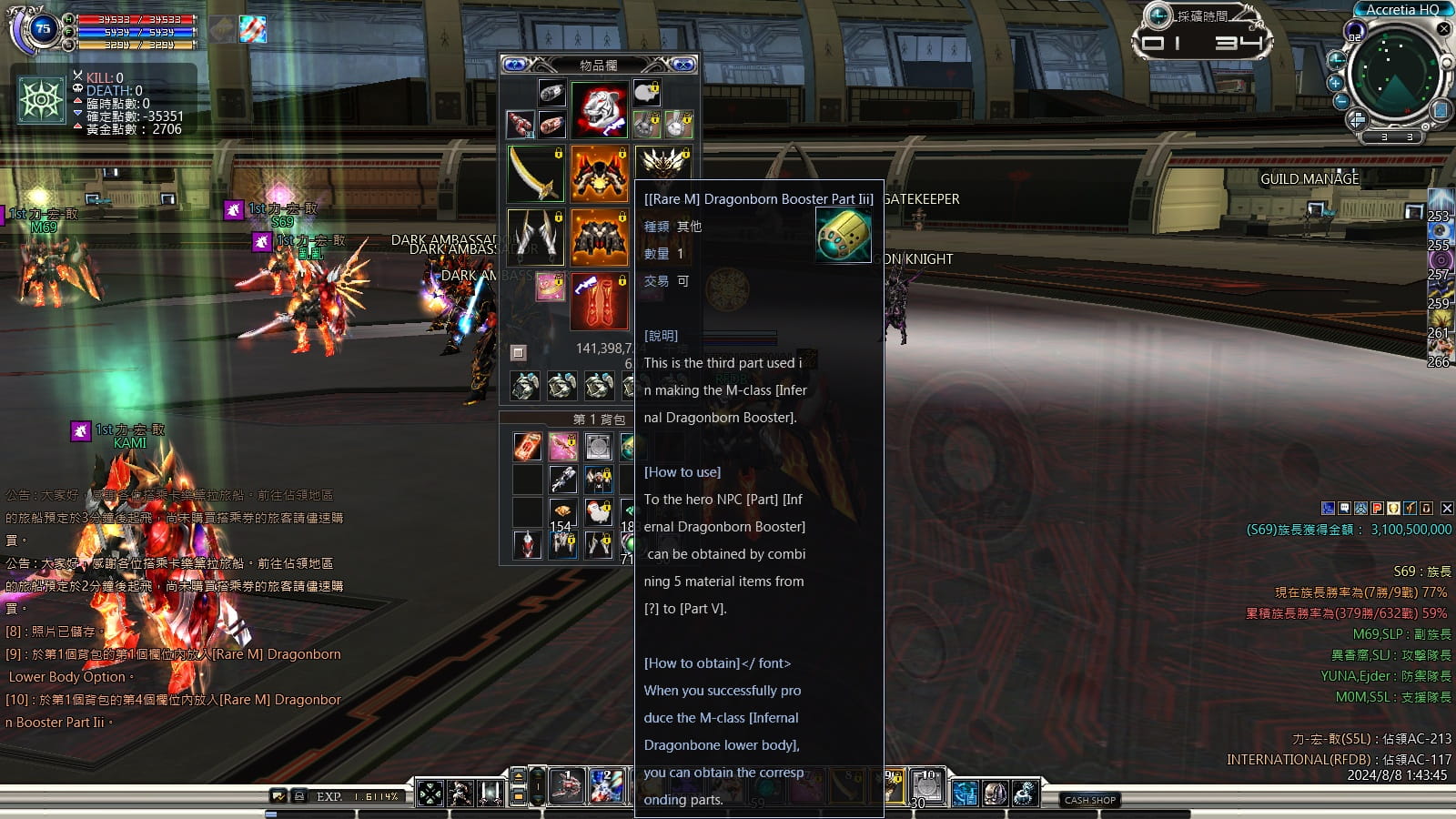This screenshot has height=819, width=1456.
Task: Select the glowing red ticket item
Action: click(x=527, y=446)
